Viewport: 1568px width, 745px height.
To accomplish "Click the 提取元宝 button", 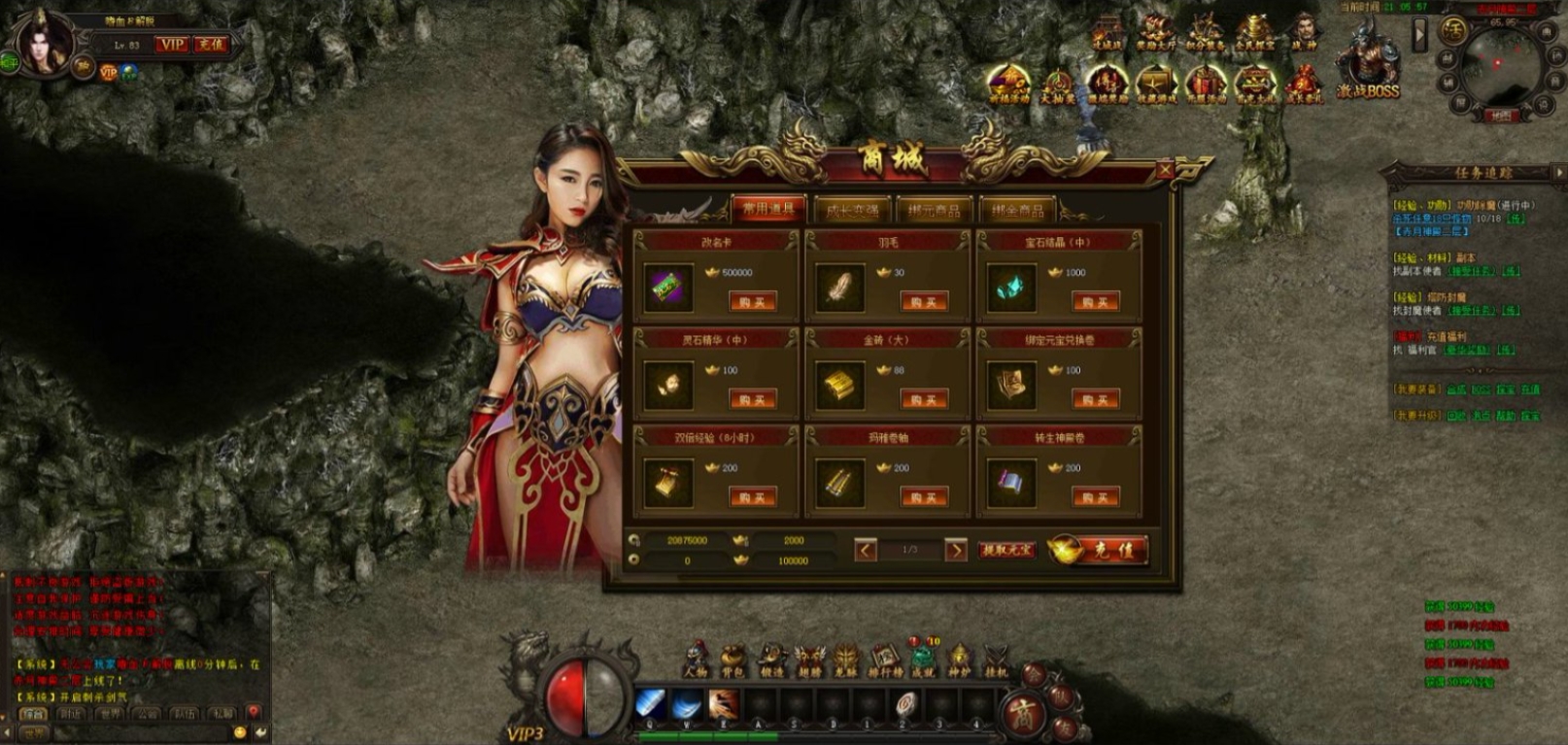I will (1007, 551).
